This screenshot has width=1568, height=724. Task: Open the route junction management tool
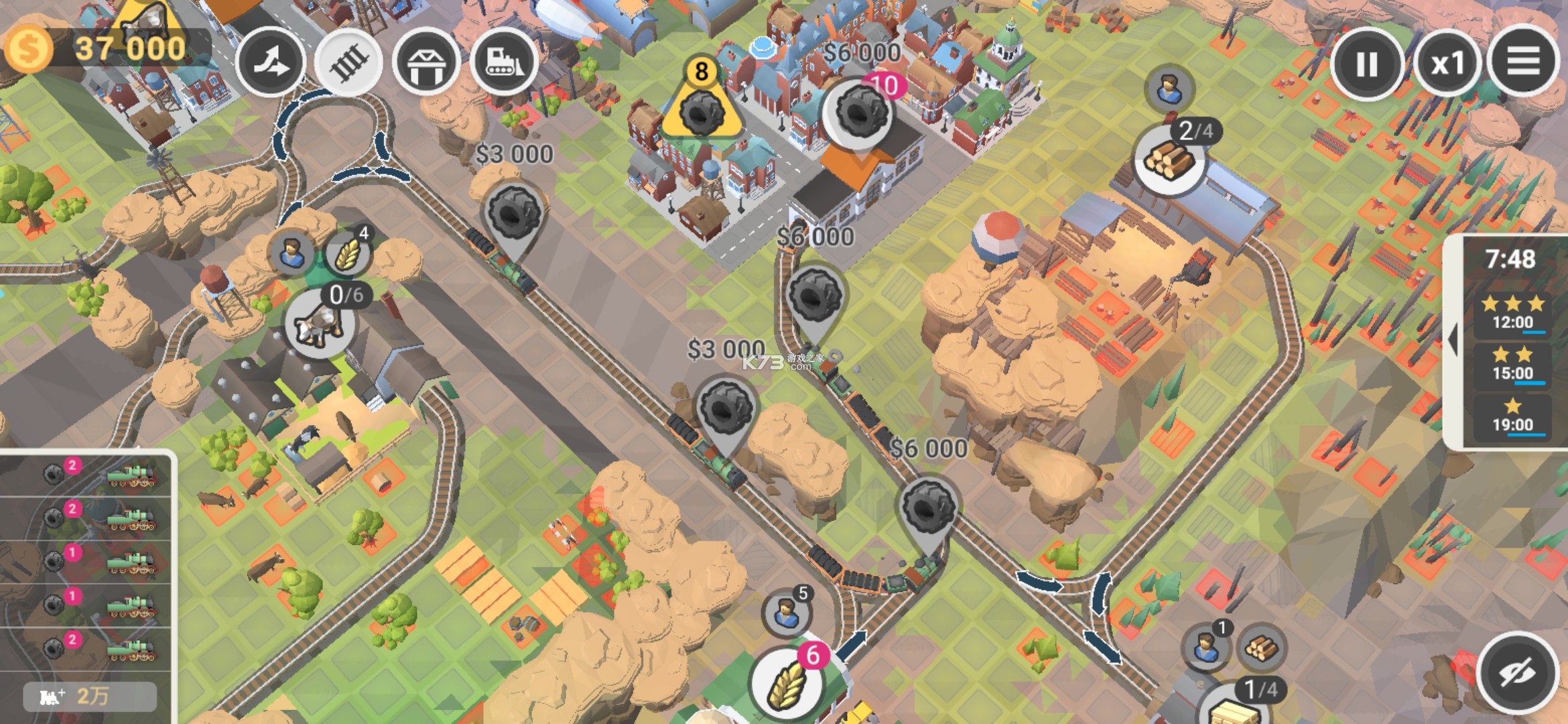[272, 62]
